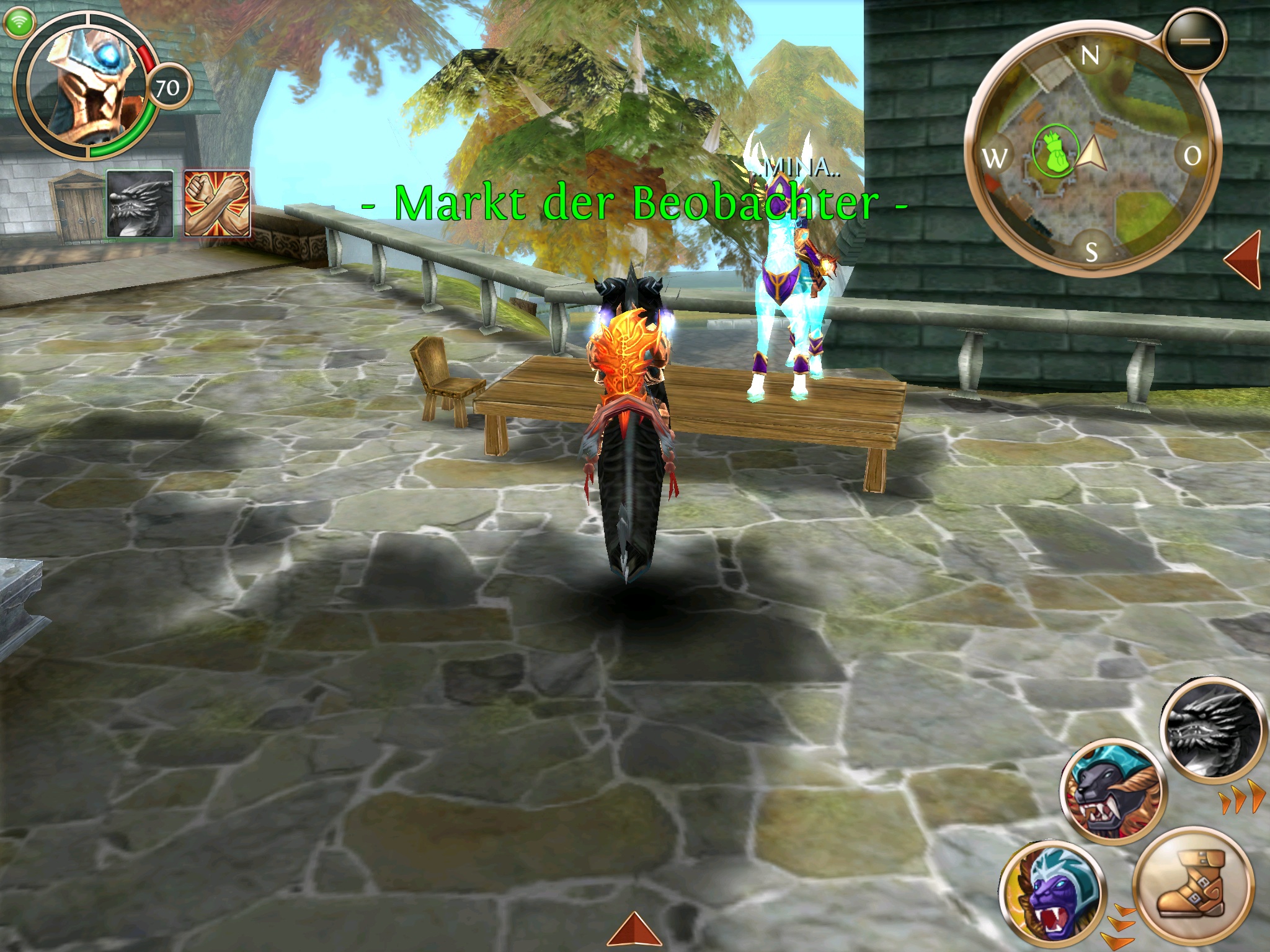1270x952 pixels.
Task: Activate the roaring black panther skill
Action: [1112, 791]
